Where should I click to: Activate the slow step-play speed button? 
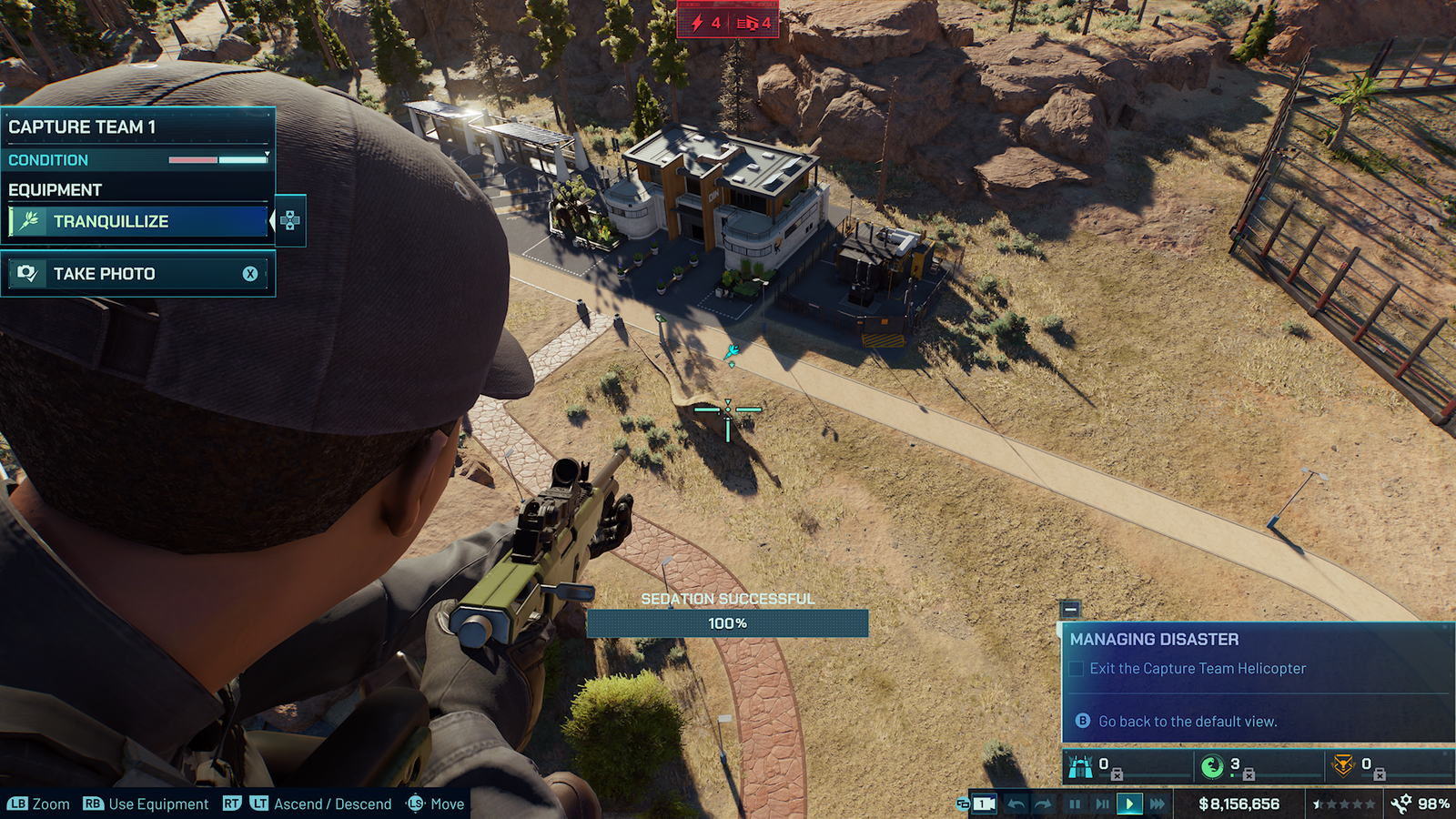[1102, 804]
